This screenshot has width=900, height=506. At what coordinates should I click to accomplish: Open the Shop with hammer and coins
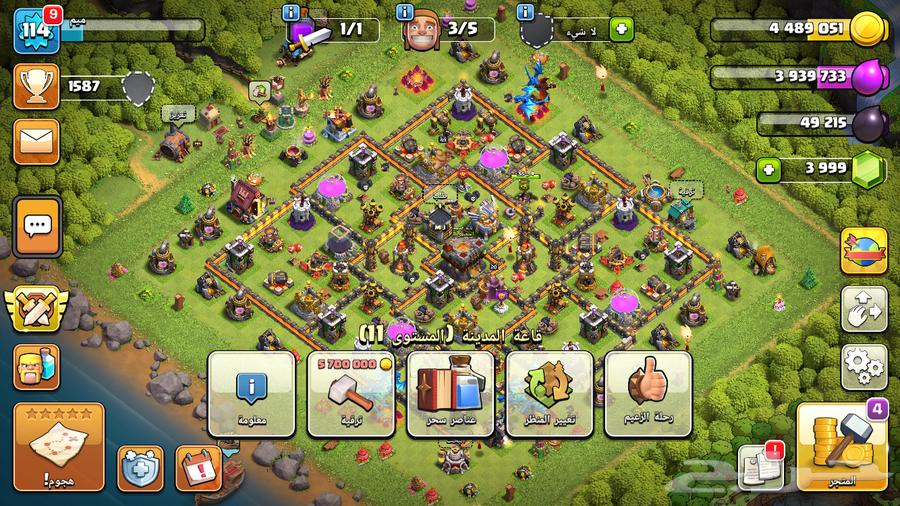click(x=843, y=447)
